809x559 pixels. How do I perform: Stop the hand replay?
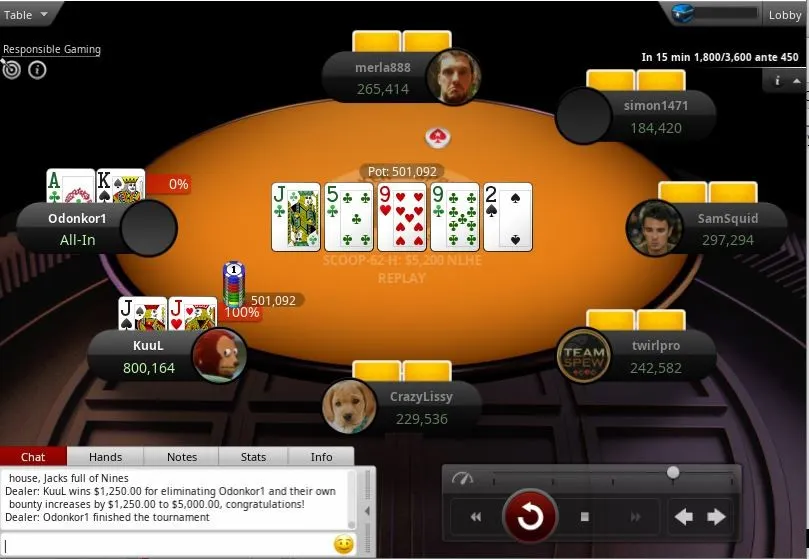(x=585, y=517)
